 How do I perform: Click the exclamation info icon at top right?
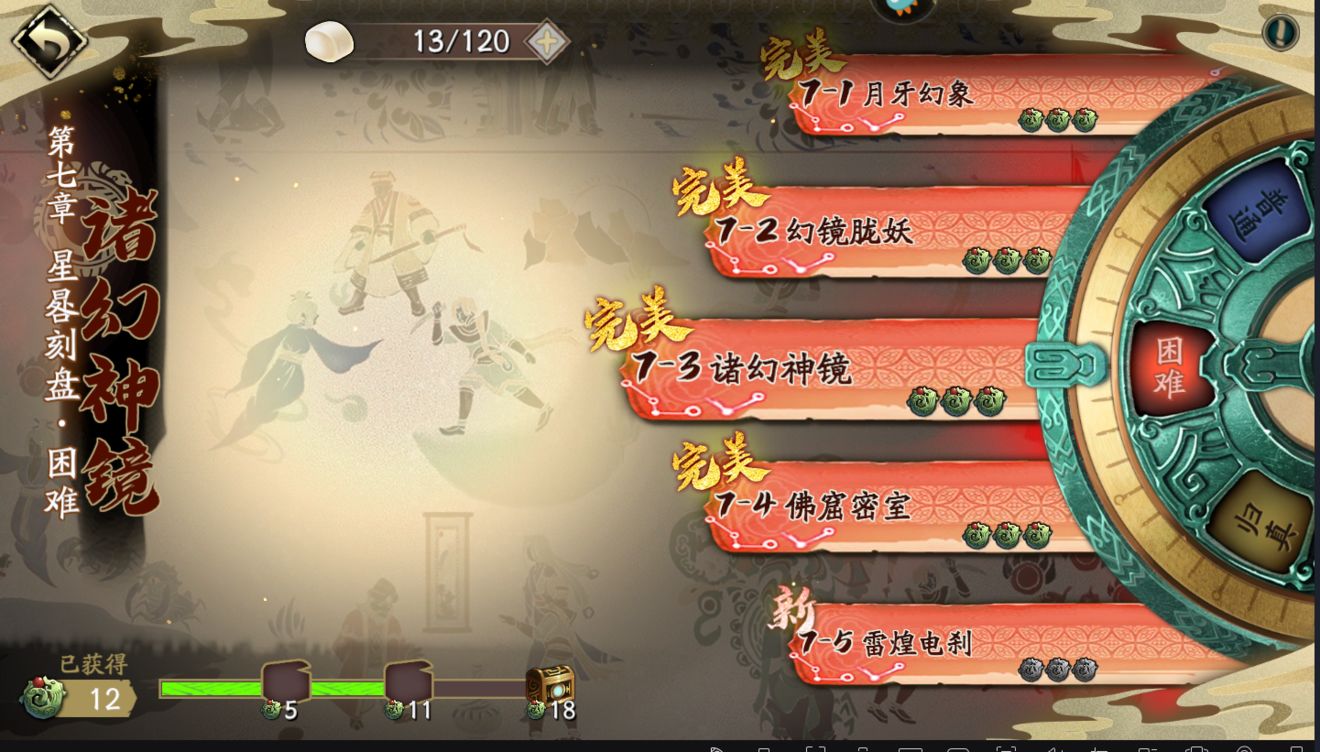(1280, 30)
